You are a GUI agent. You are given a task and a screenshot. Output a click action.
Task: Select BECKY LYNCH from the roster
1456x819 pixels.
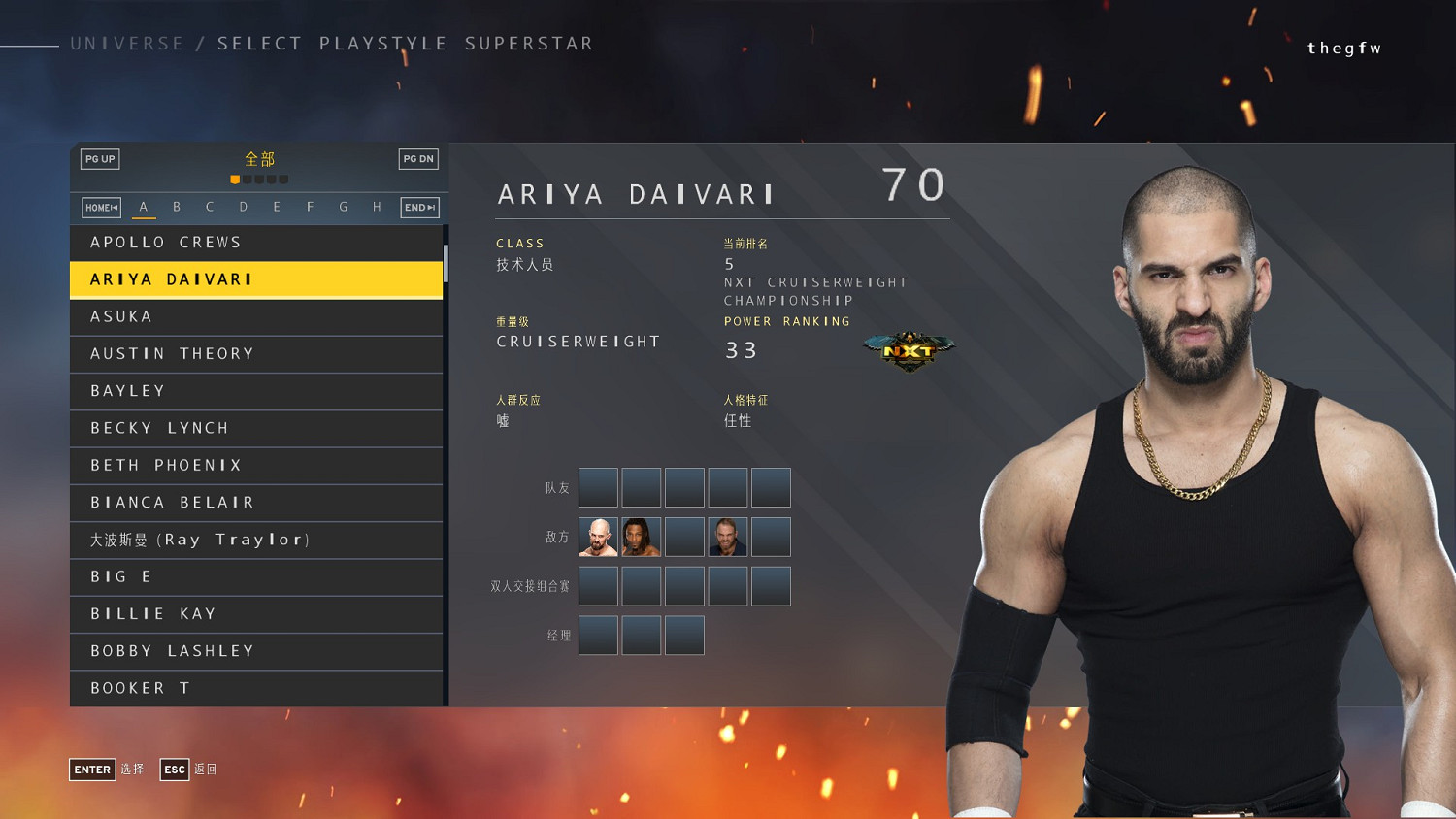[x=256, y=428]
